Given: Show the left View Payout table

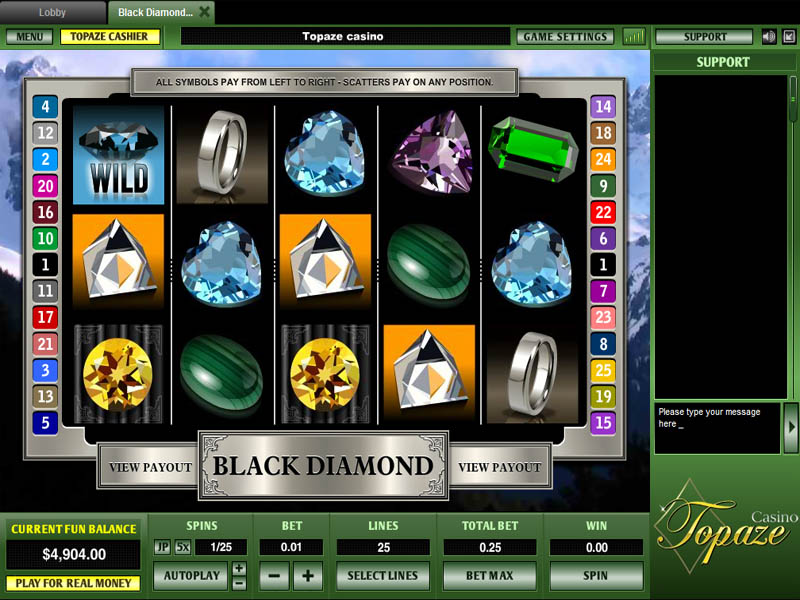Looking at the screenshot, I should 150,467.
